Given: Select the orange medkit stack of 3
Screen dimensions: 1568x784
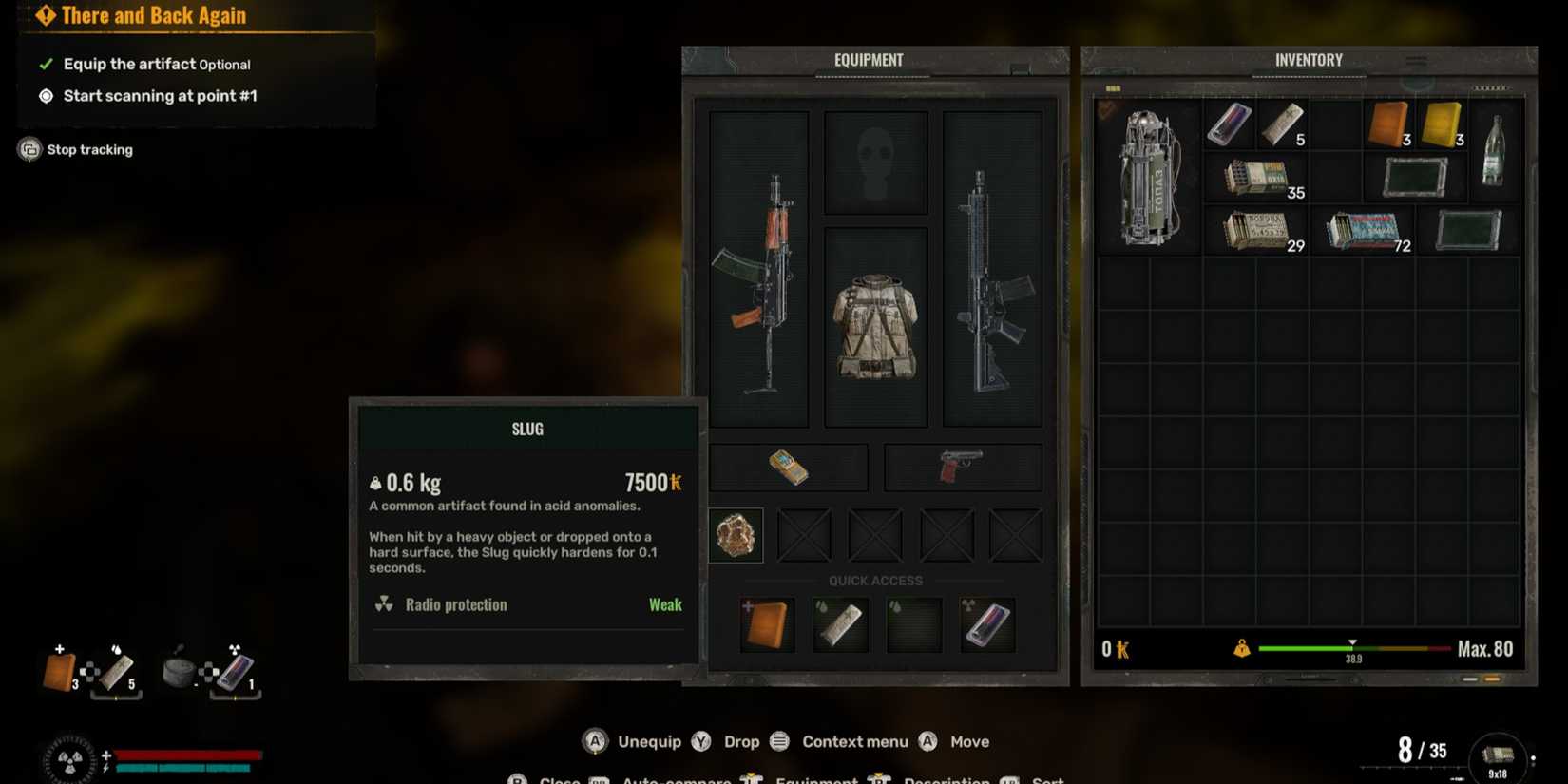Looking at the screenshot, I should point(1388,124).
